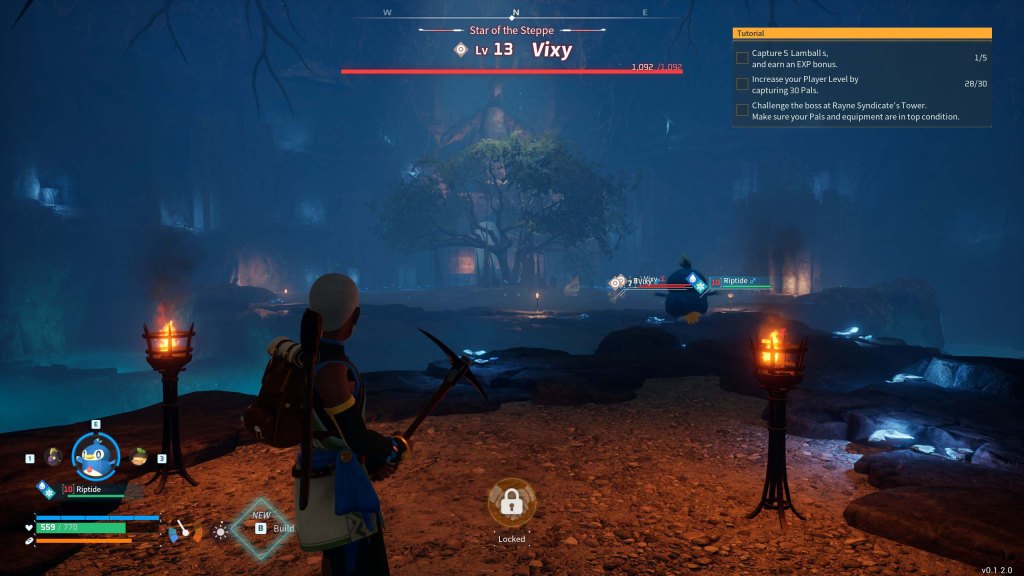Click the locked padlock icon
This screenshot has height=576, width=1024.
(512, 505)
